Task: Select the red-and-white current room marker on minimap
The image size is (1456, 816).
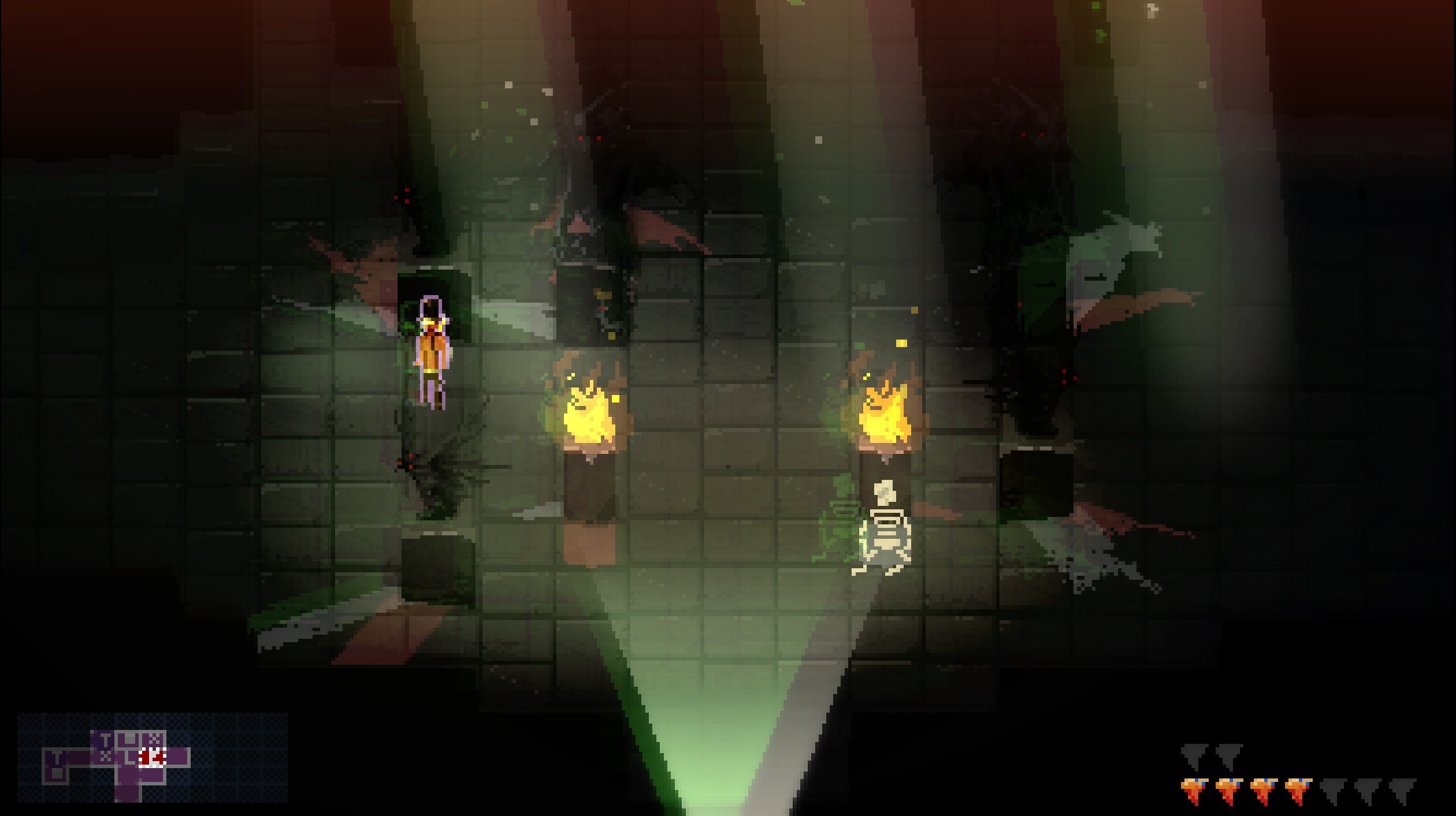Action: (153, 757)
